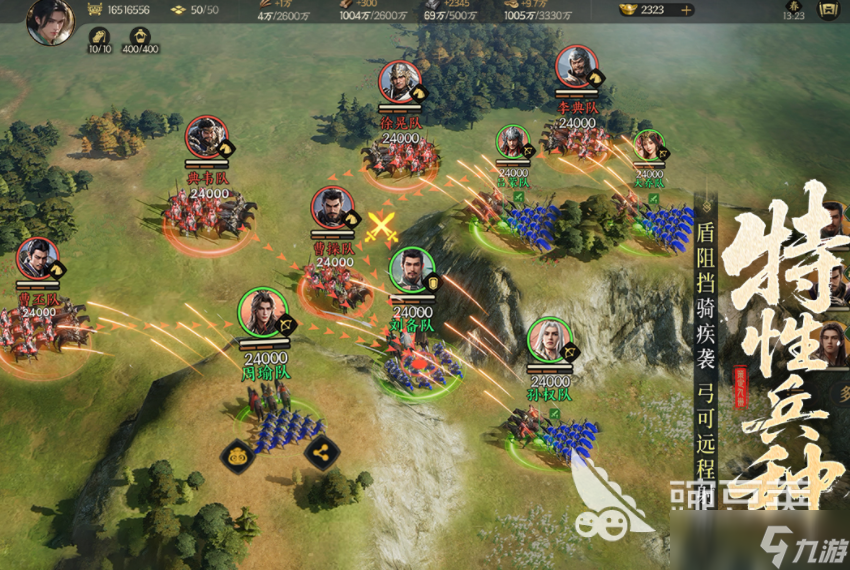Select Lu Meng's green army portrait
The height and width of the screenshot is (570, 850).
click(512, 144)
